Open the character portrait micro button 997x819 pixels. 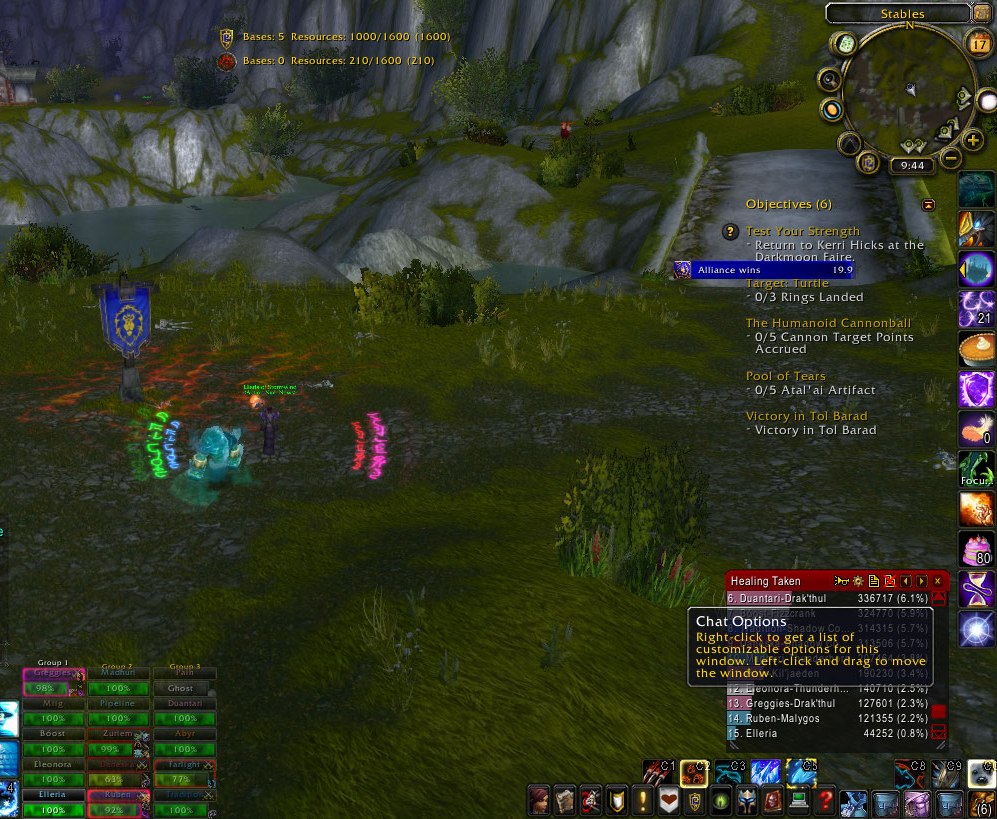tap(538, 801)
